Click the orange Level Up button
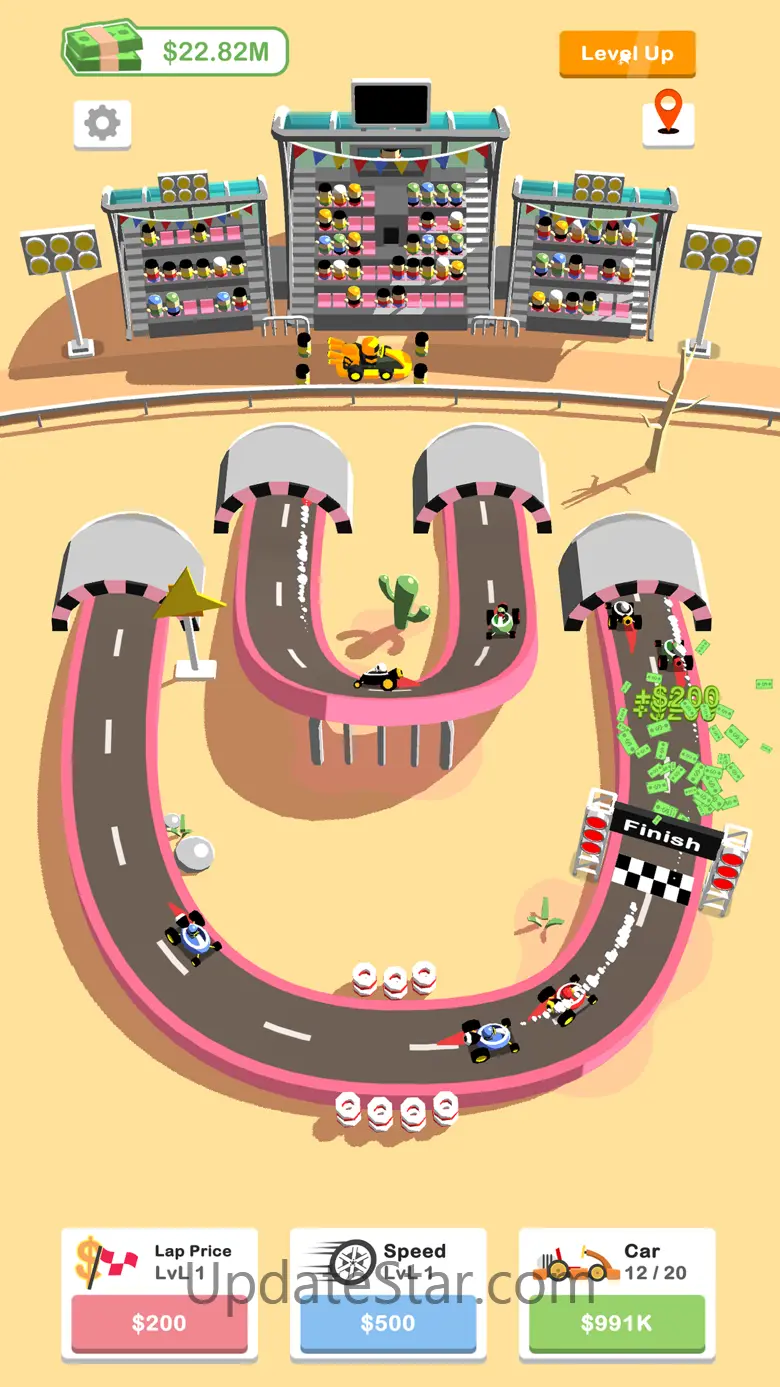The height and width of the screenshot is (1387, 780). coord(626,54)
